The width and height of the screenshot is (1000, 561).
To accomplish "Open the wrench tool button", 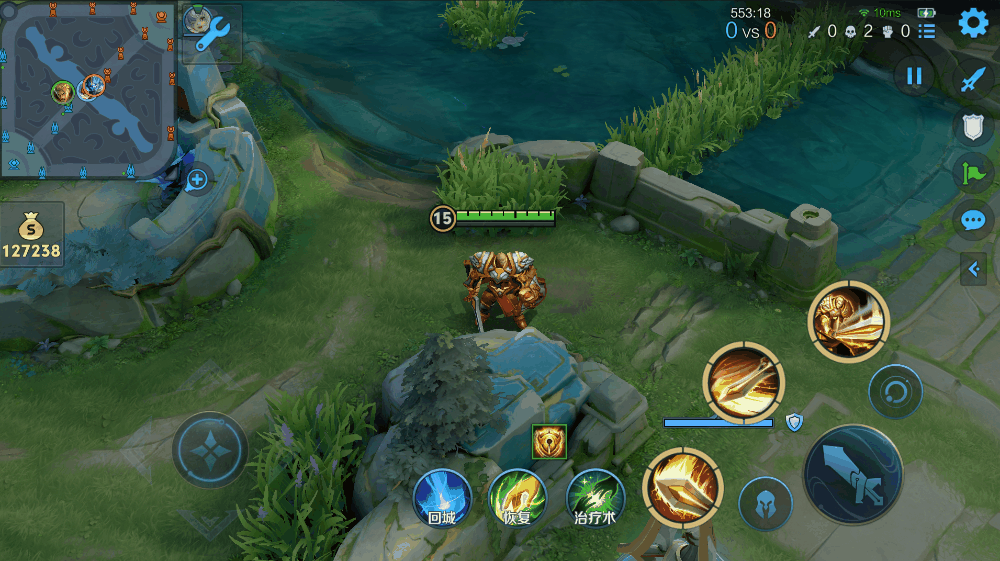I will tap(212, 35).
